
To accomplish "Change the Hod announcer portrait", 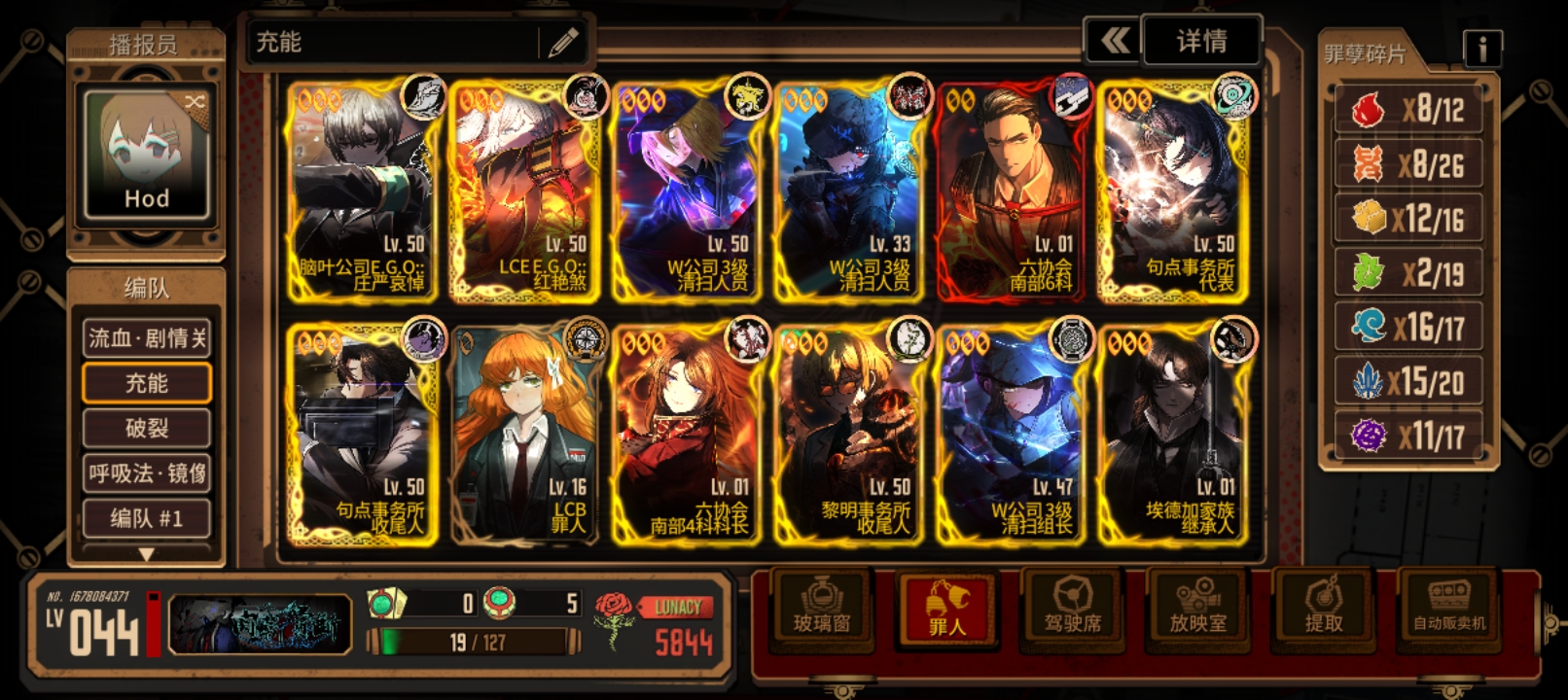I will (146, 154).
